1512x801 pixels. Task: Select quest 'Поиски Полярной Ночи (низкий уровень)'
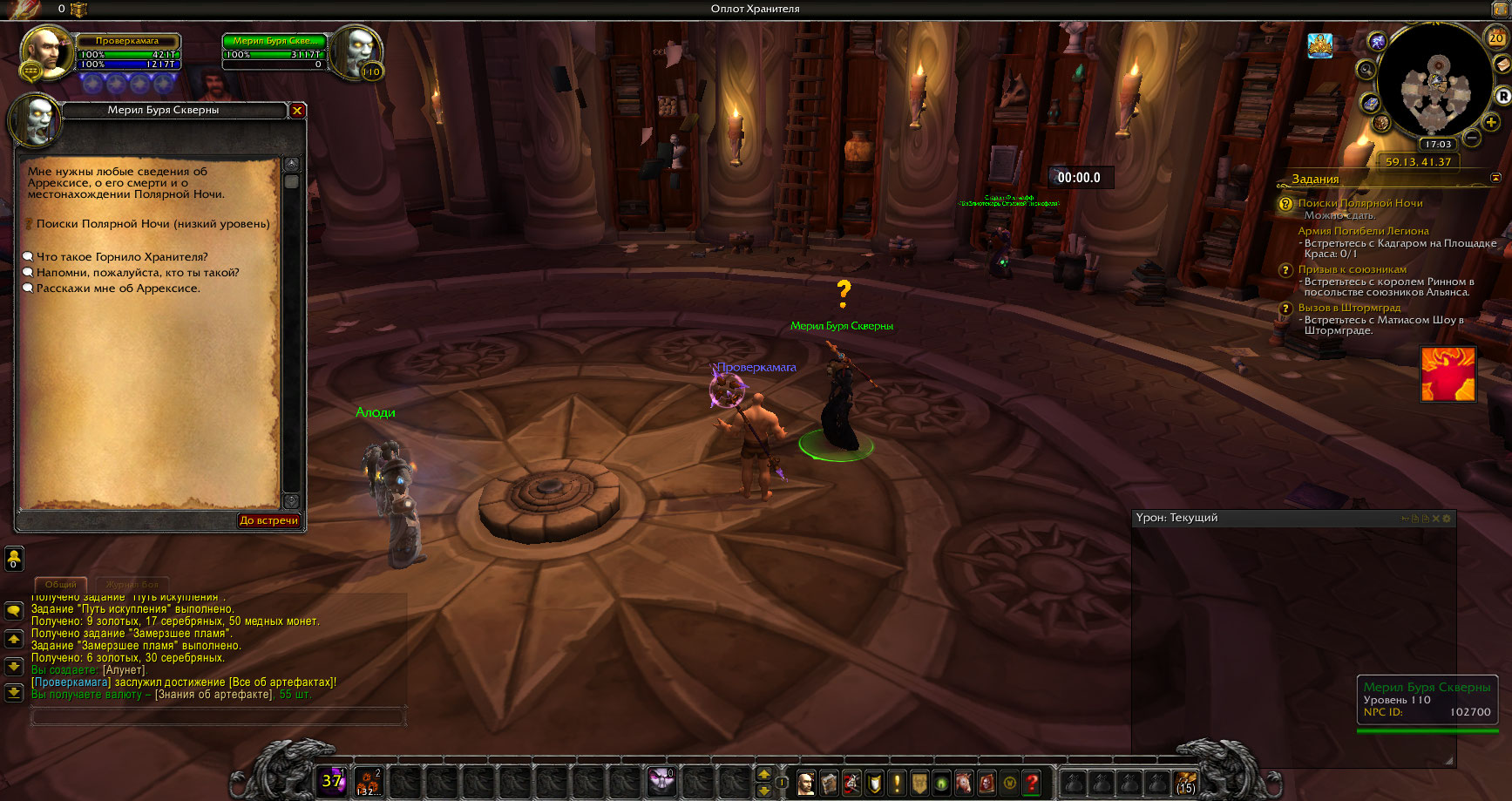(x=153, y=224)
